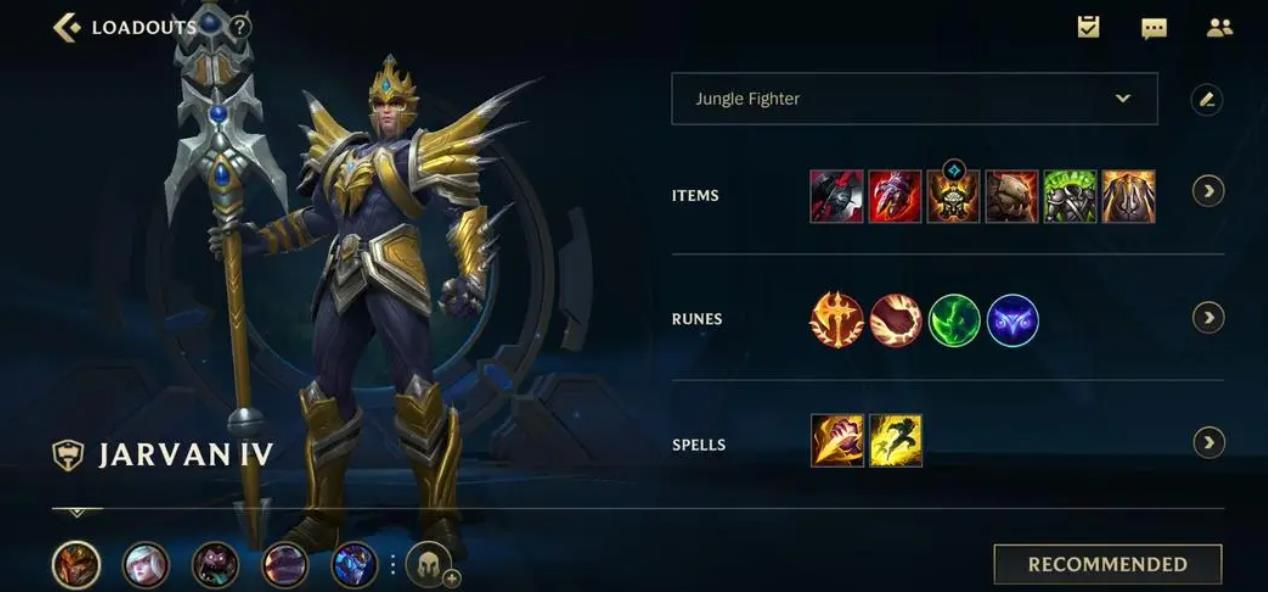This screenshot has width=1268, height=592.
Task: Open the Jungle Fighter loadout dropdown
Action: [914, 99]
